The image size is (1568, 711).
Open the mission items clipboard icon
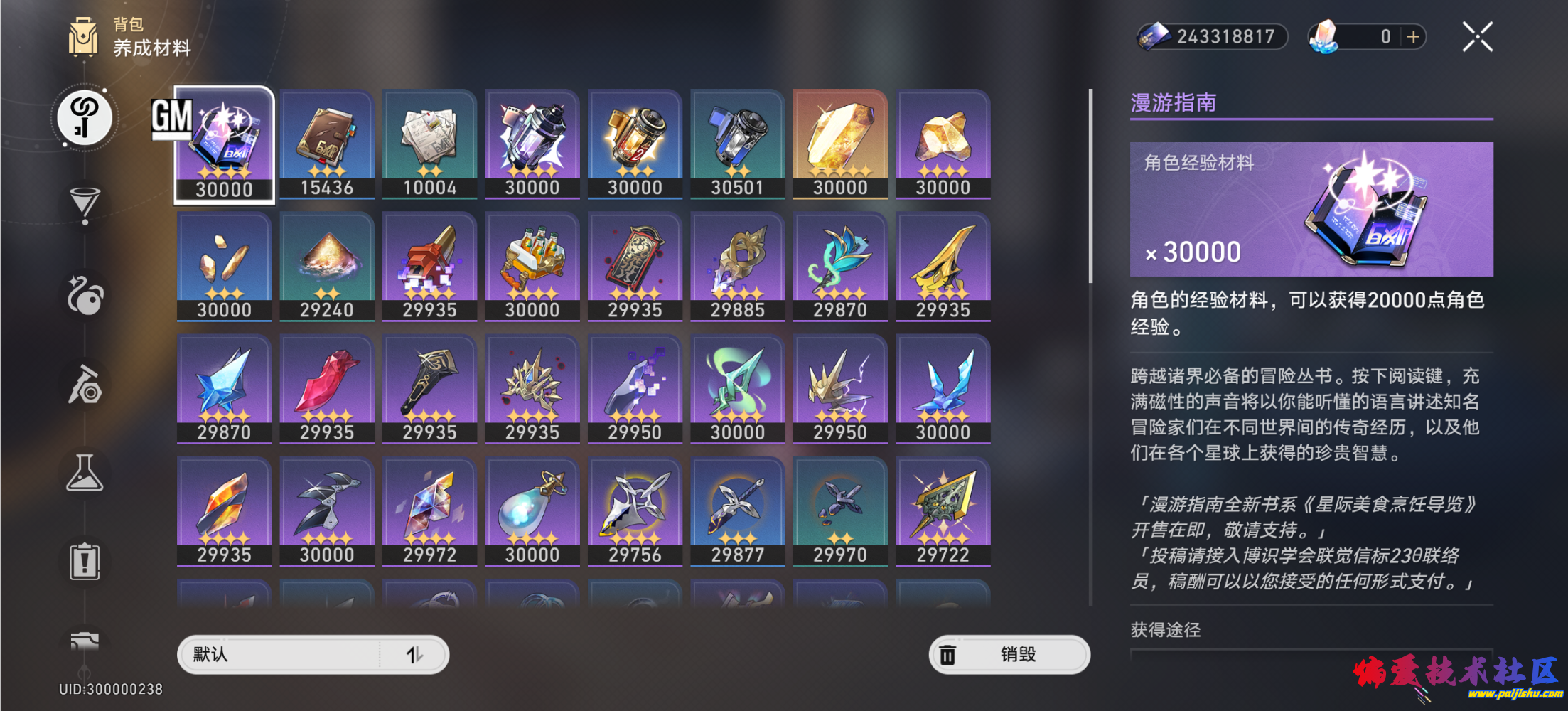pos(84,562)
